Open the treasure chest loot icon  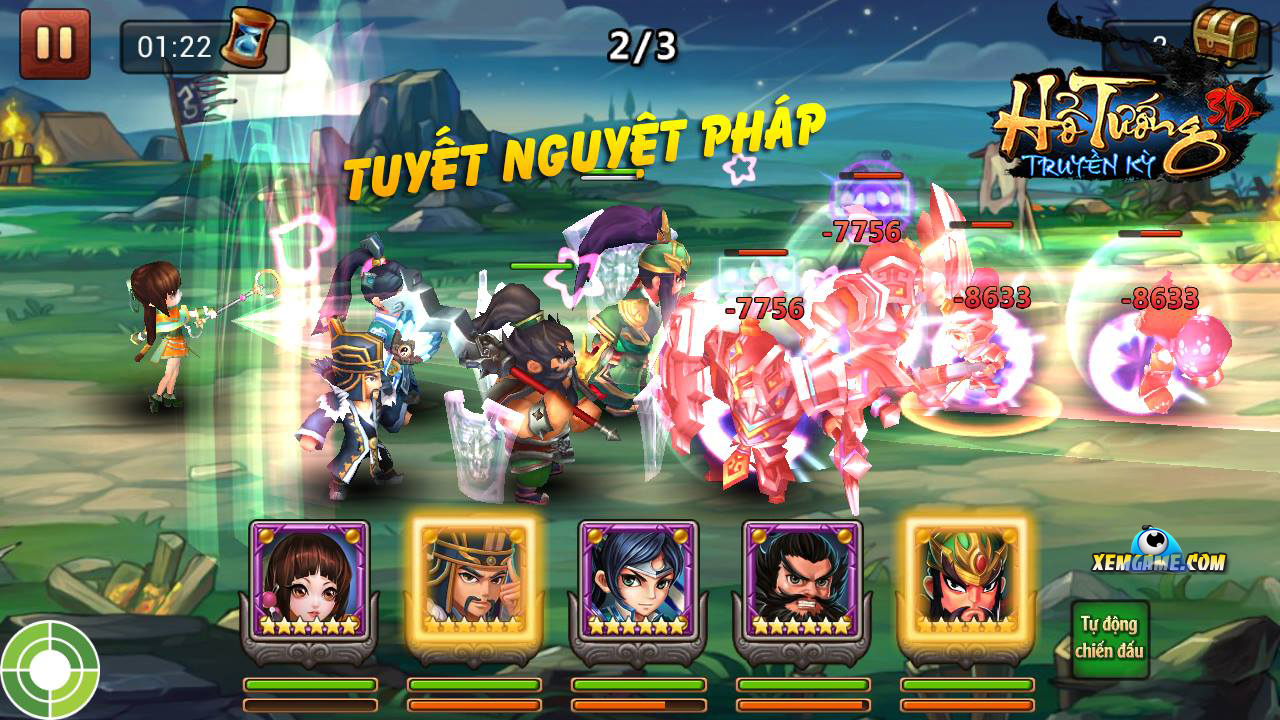[1225, 35]
